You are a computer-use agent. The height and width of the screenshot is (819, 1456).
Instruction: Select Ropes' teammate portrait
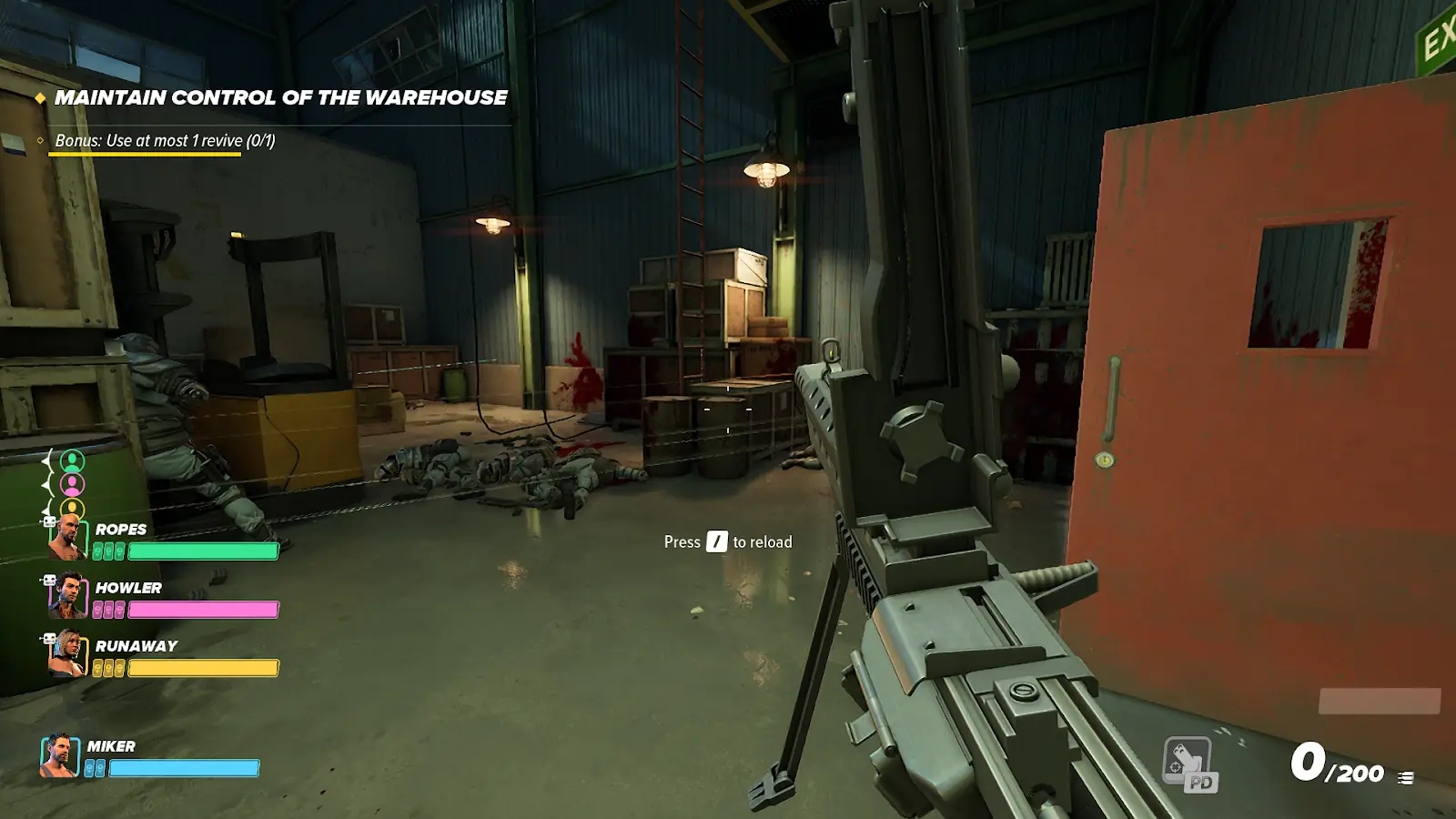pyautogui.click(x=68, y=537)
